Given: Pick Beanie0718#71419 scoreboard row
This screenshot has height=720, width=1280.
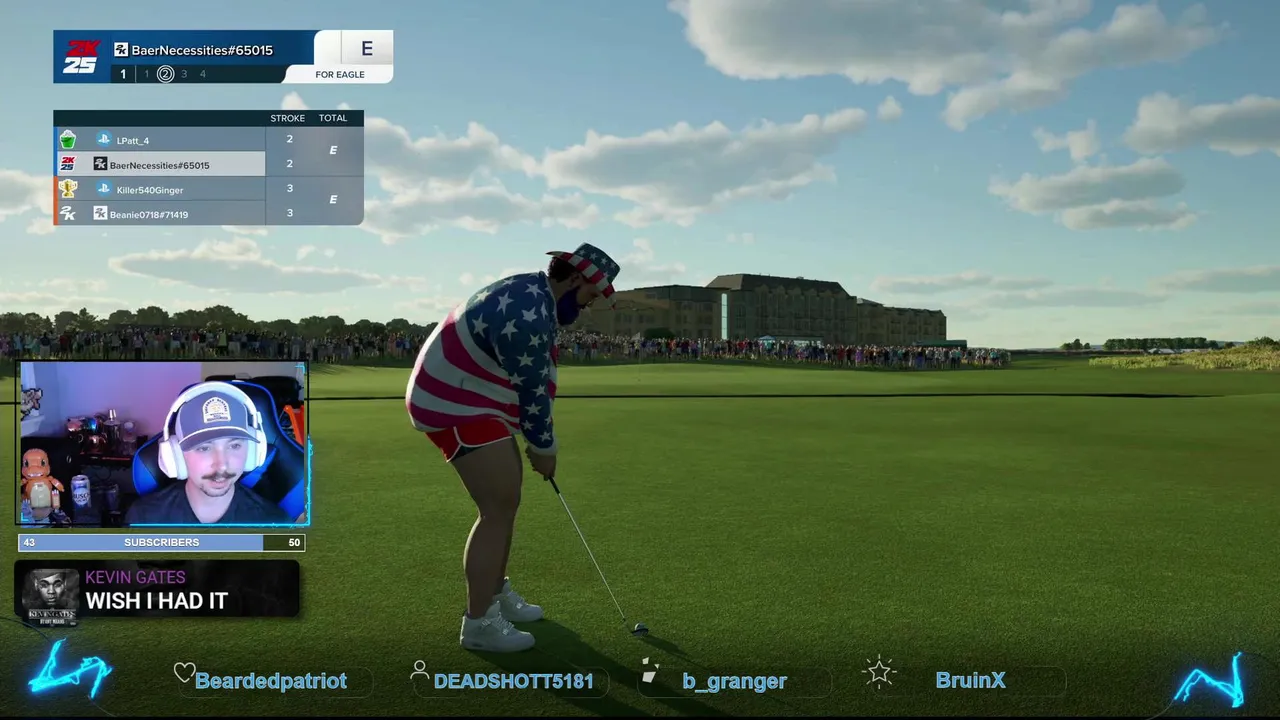Looking at the screenshot, I should [x=160, y=214].
